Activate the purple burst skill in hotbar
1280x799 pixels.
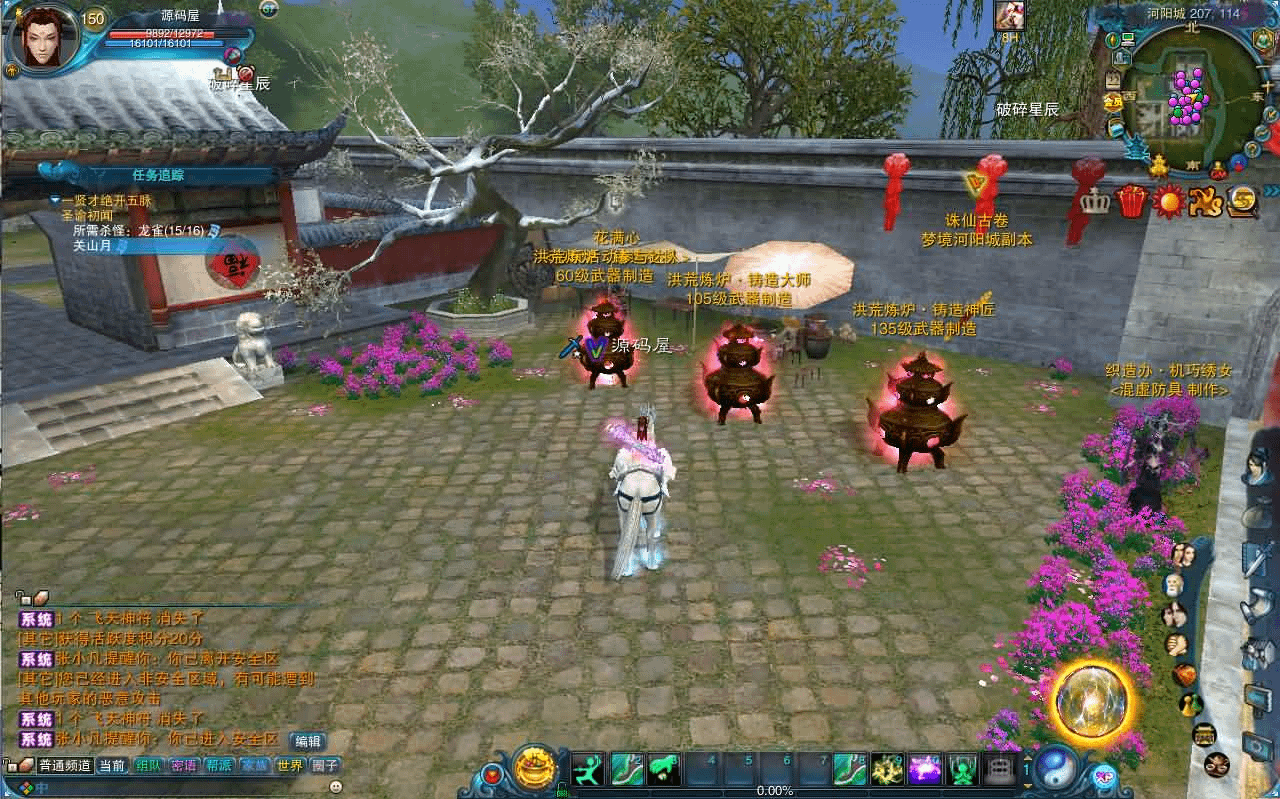click(924, 769)
